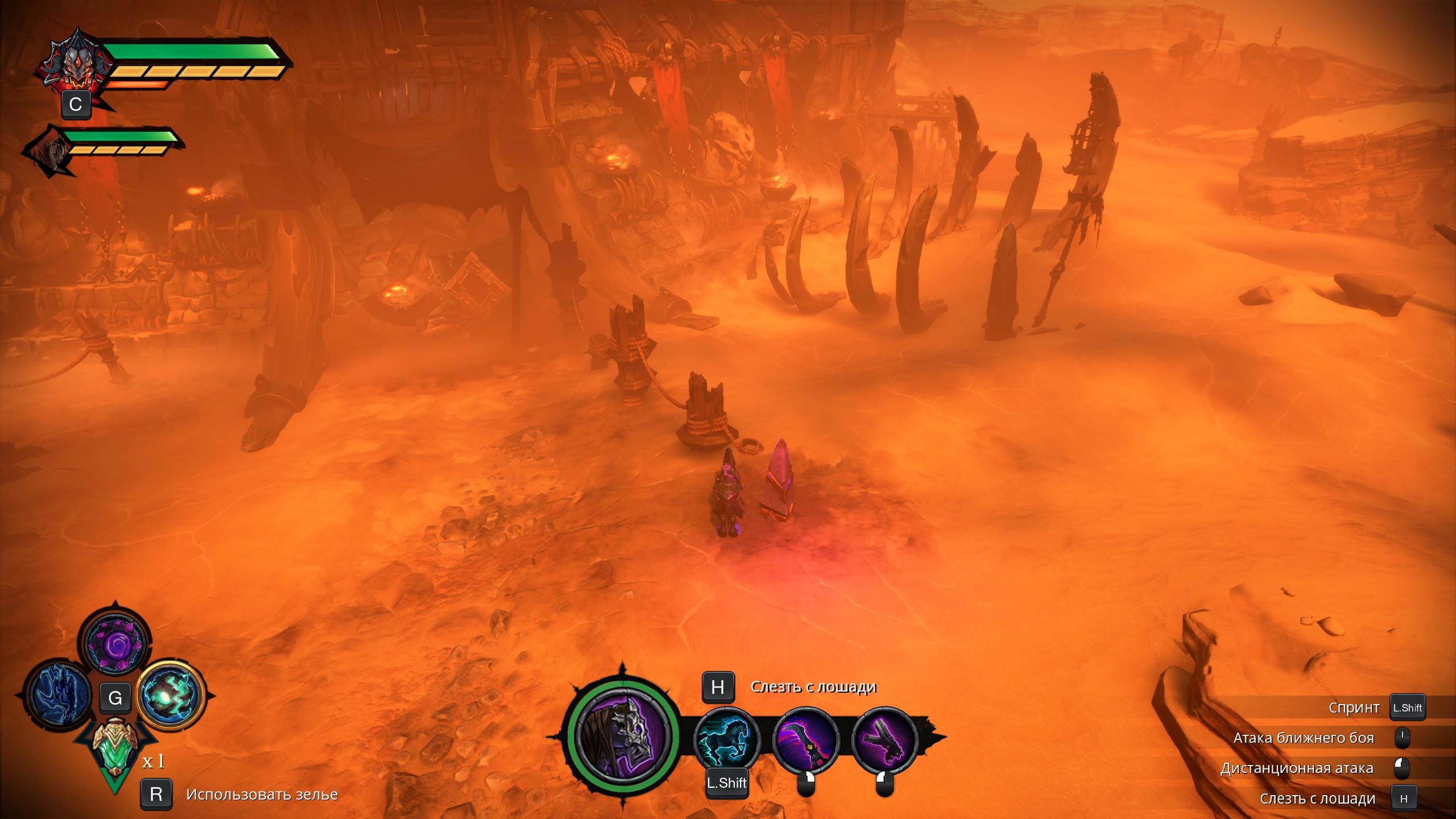This screenshot has height=819, width=1456.
Task: Choose the pistol ranged attack icon
Action: (884, 738)
